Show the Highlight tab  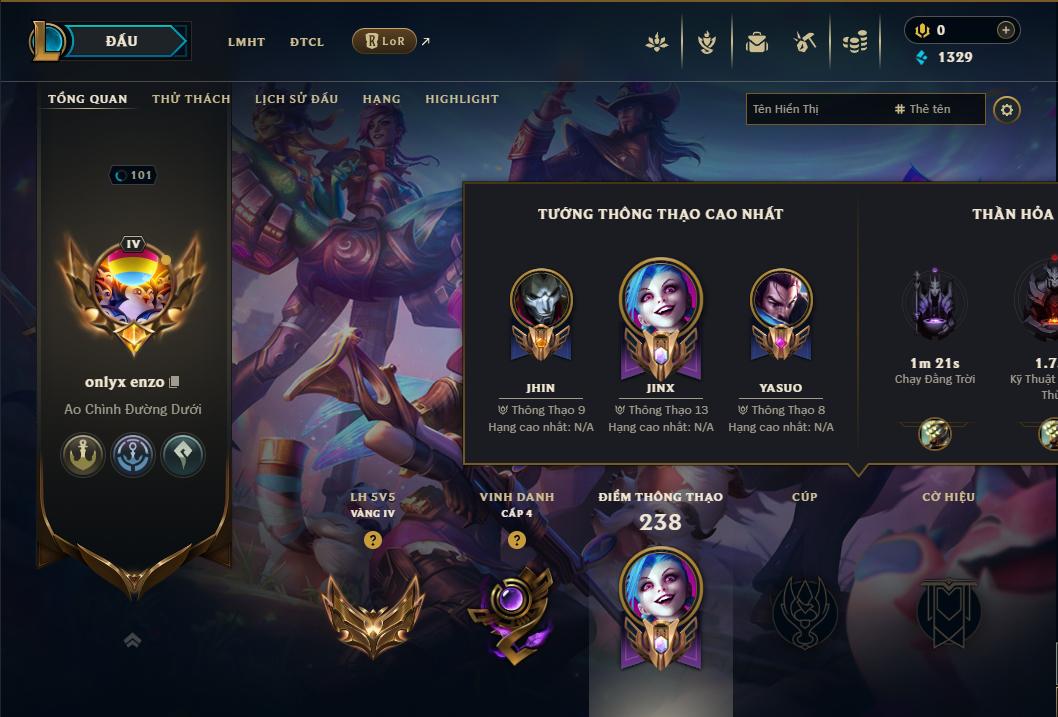tap(461, 99)
